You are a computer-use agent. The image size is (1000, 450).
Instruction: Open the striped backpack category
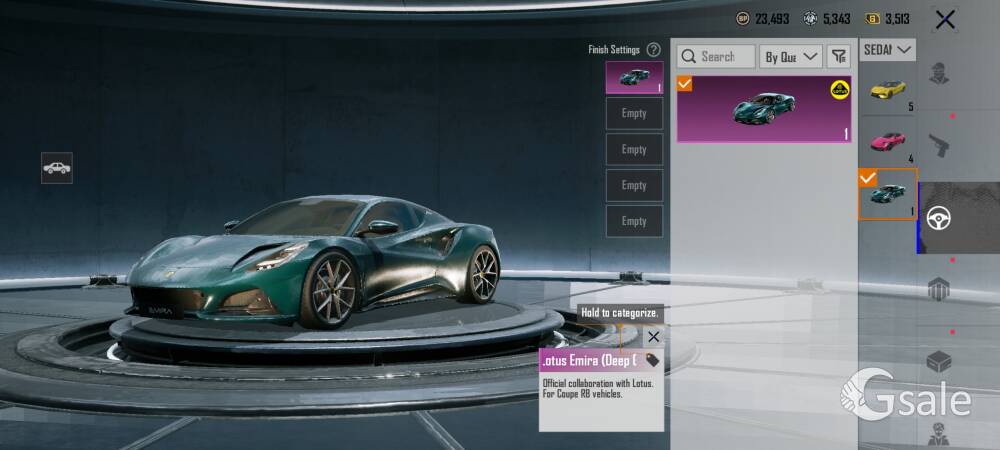click(x=939, y=290)
